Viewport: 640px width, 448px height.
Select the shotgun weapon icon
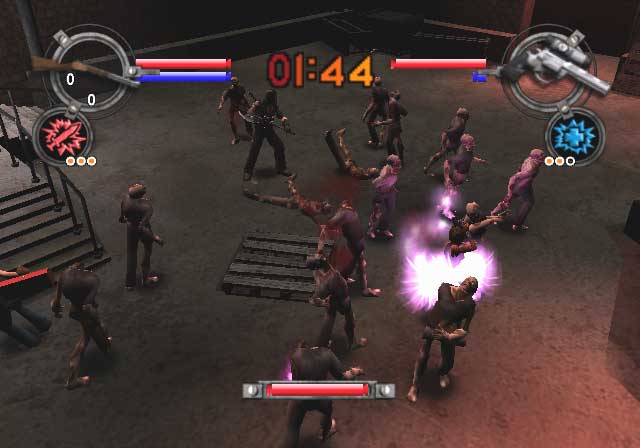(x=80, y=69)
